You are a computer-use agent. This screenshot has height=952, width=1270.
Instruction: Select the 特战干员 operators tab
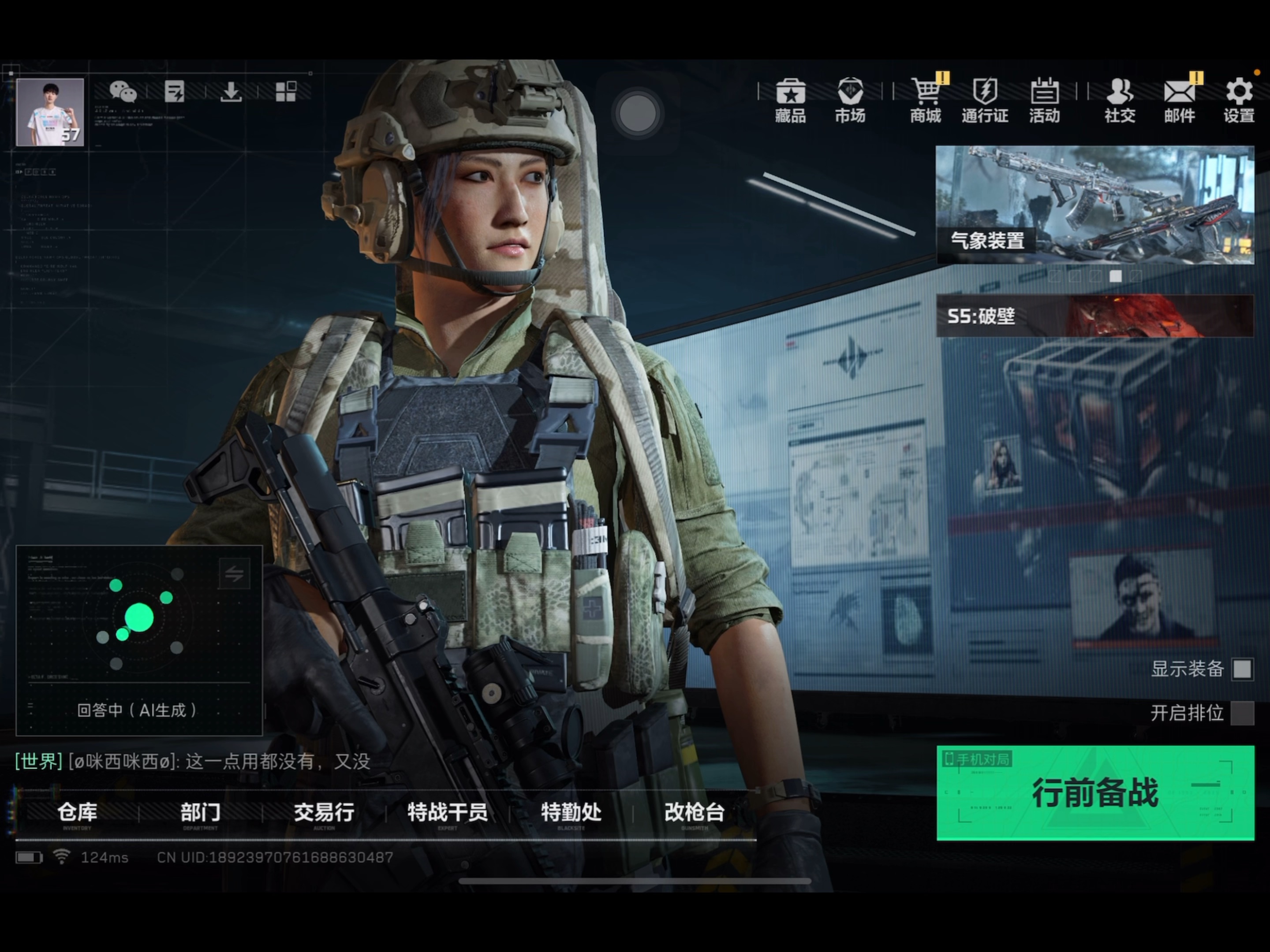(447, 813)
